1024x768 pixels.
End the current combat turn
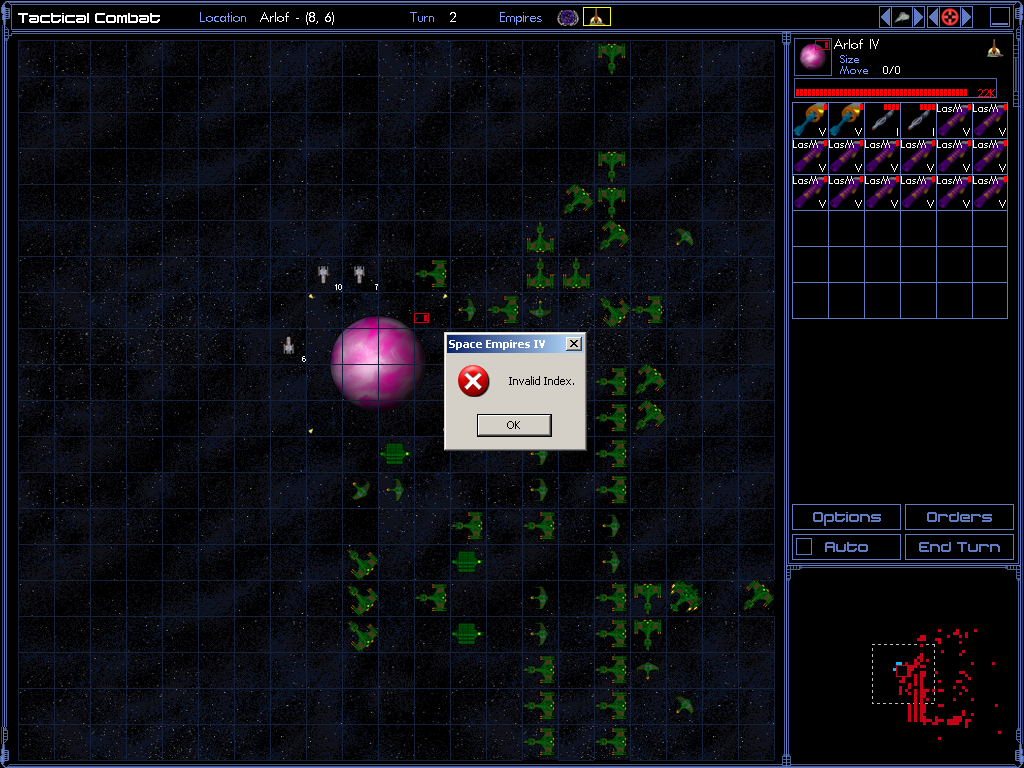click(958, 547)
